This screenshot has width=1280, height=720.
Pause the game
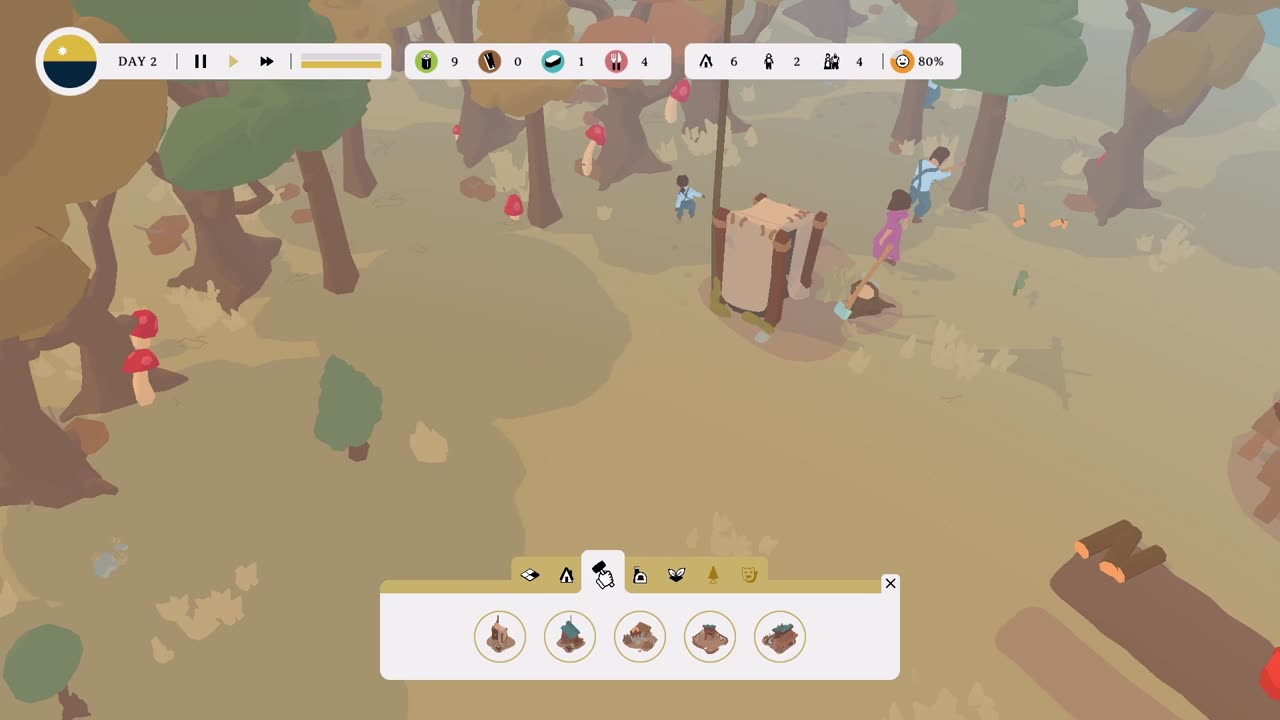coord(200,62)
